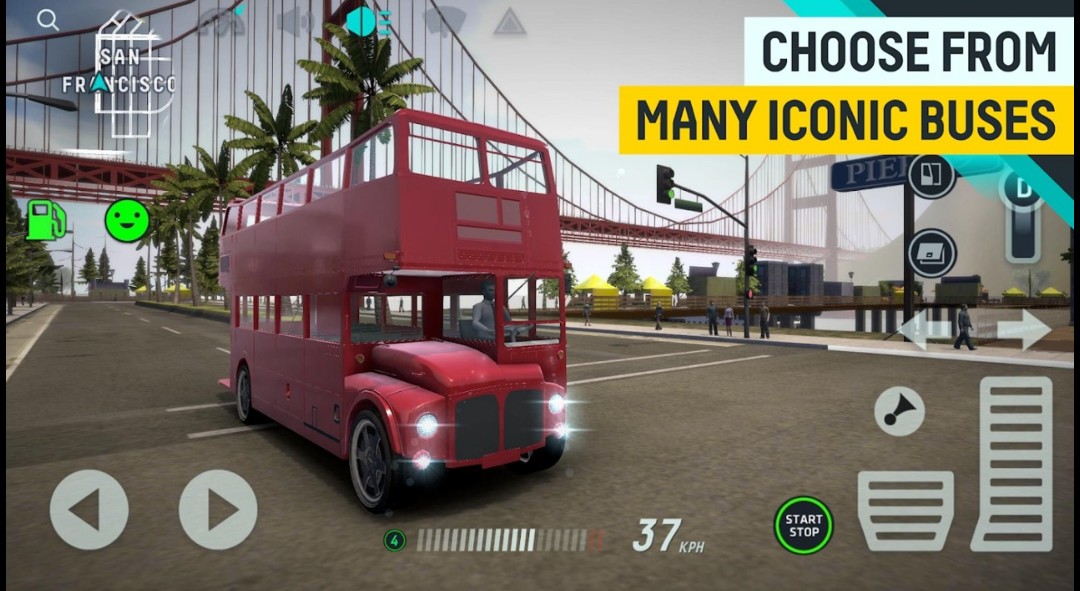Open the bus doors button
This screenshot has height=591, width=1080.
click(x=932, y=176)
